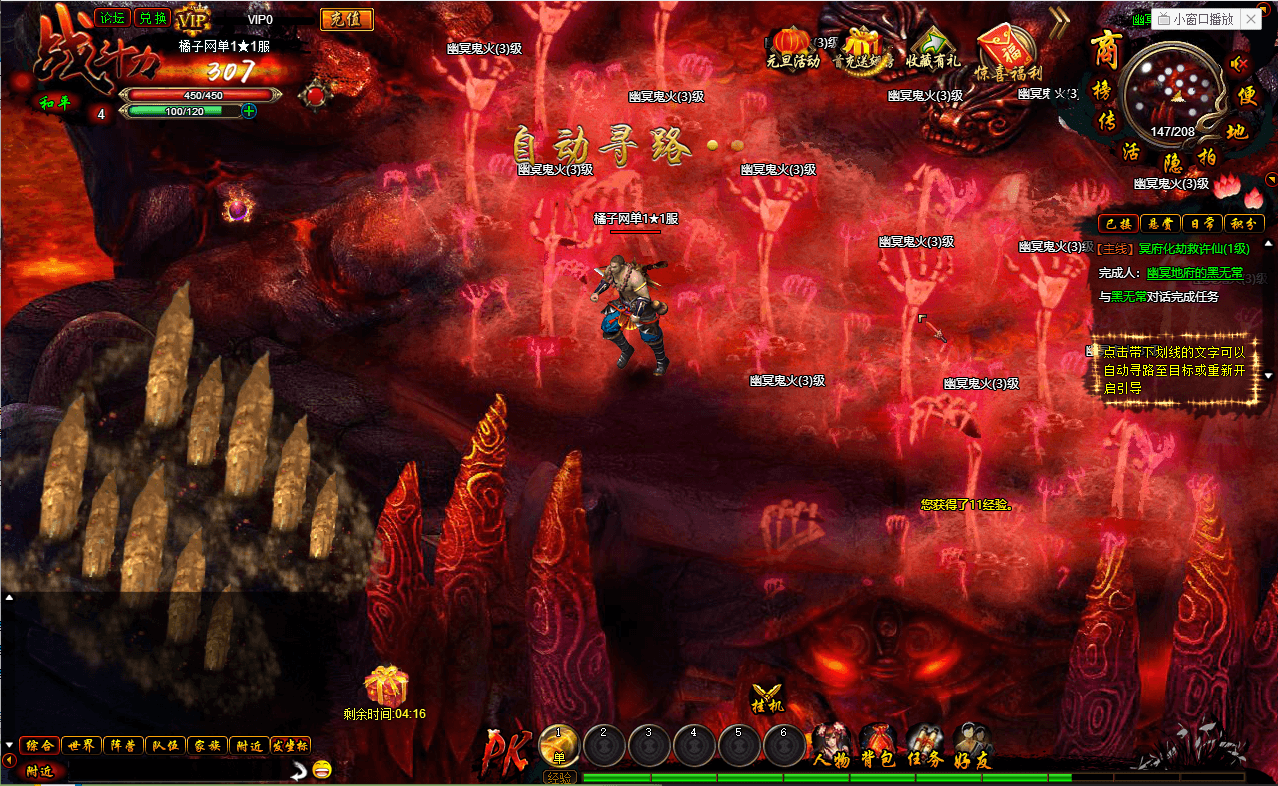Open the 背包 bag inventory

877,747
